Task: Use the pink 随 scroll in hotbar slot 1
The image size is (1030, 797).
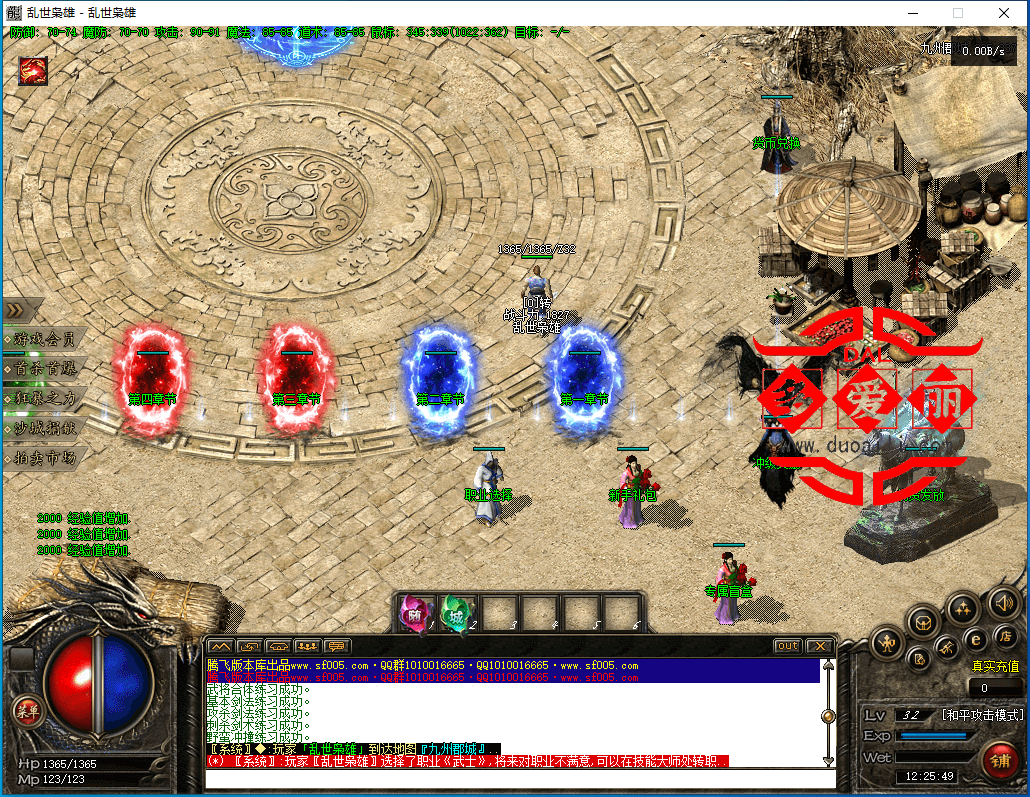Action: [414, 612]
